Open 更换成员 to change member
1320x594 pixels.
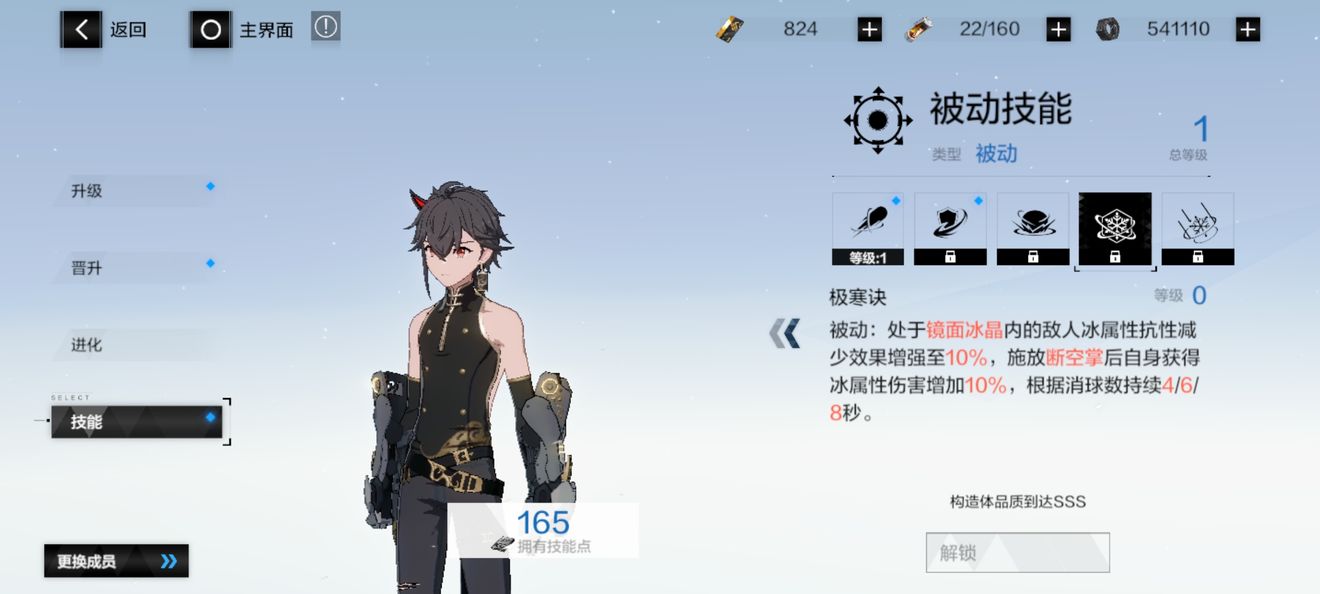[116, 561]
